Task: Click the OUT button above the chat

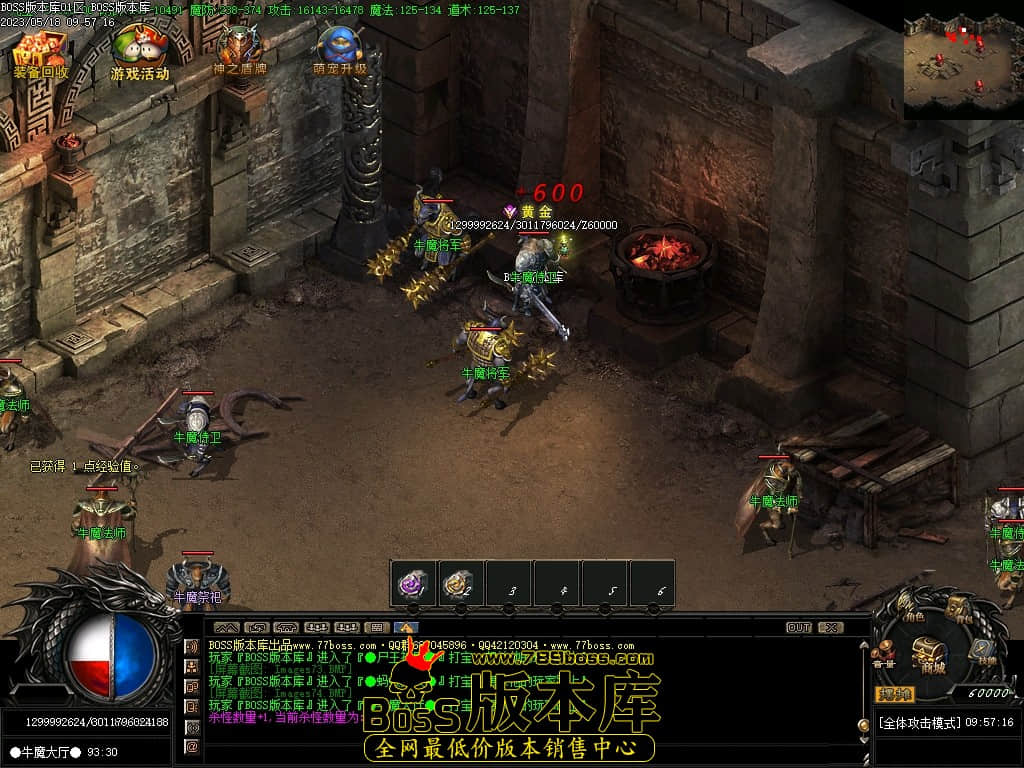Action: tap(799, 628)
